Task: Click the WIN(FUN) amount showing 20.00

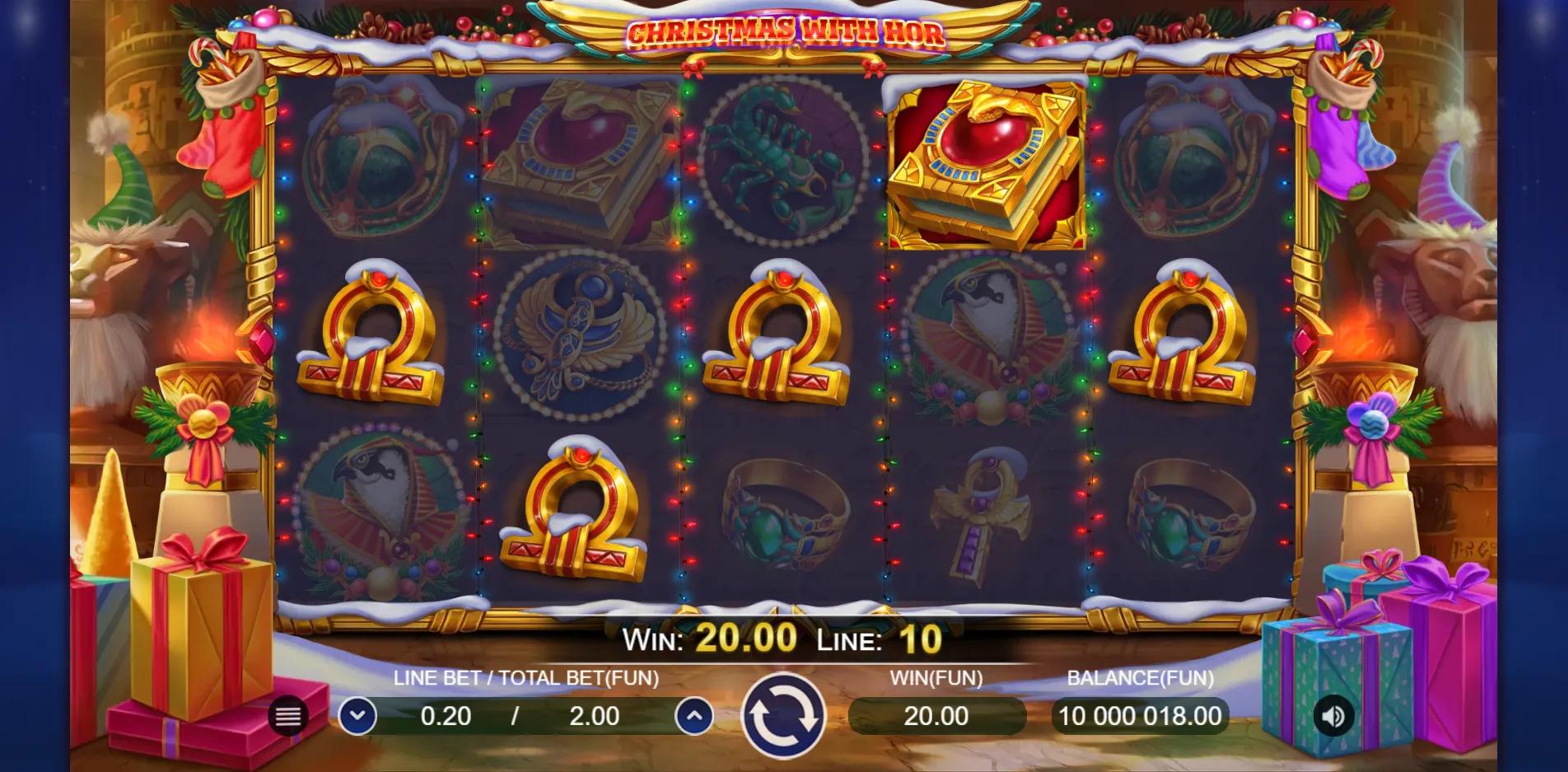Action: point(937,716)
